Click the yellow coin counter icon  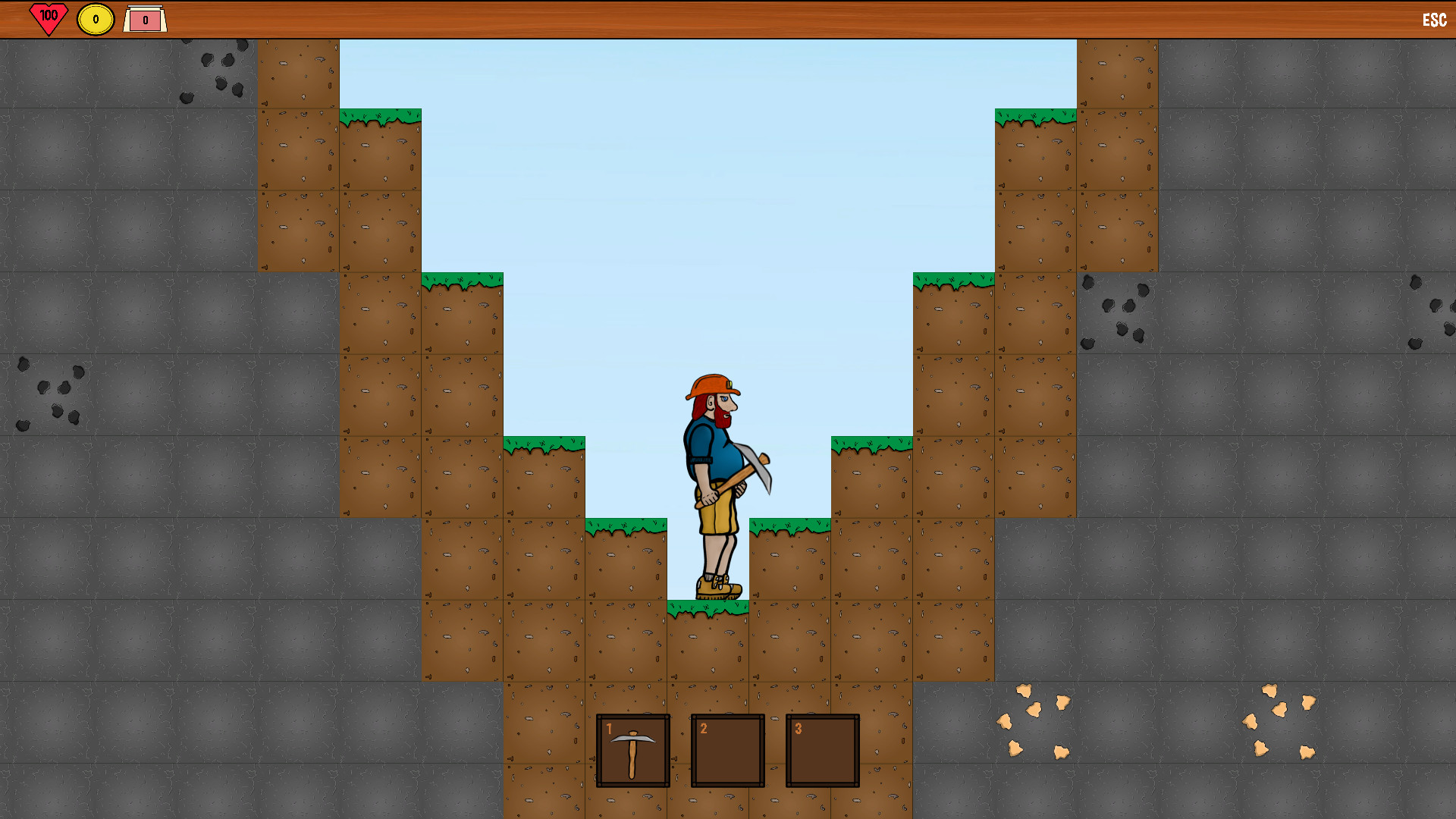(95, 17)
